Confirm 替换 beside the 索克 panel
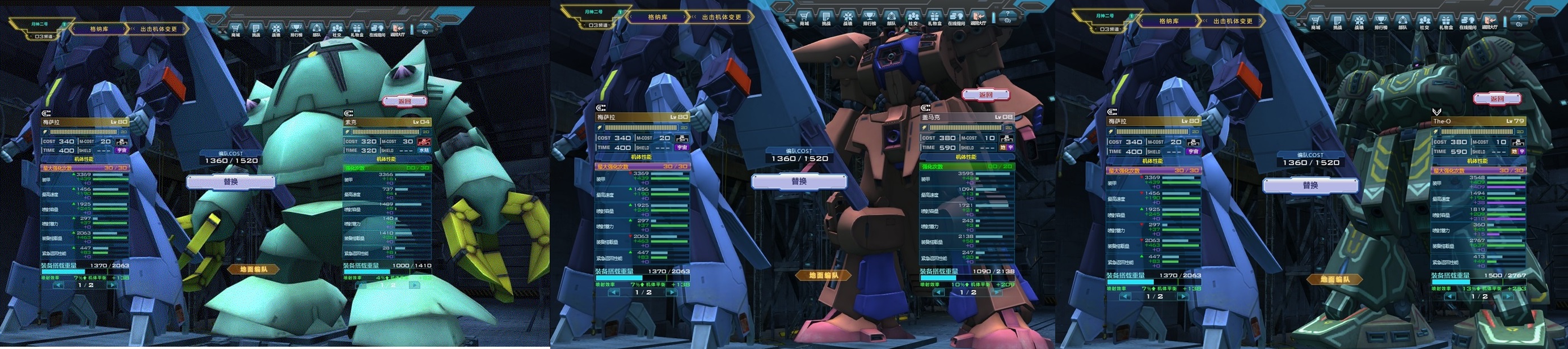 pos(231,182)
